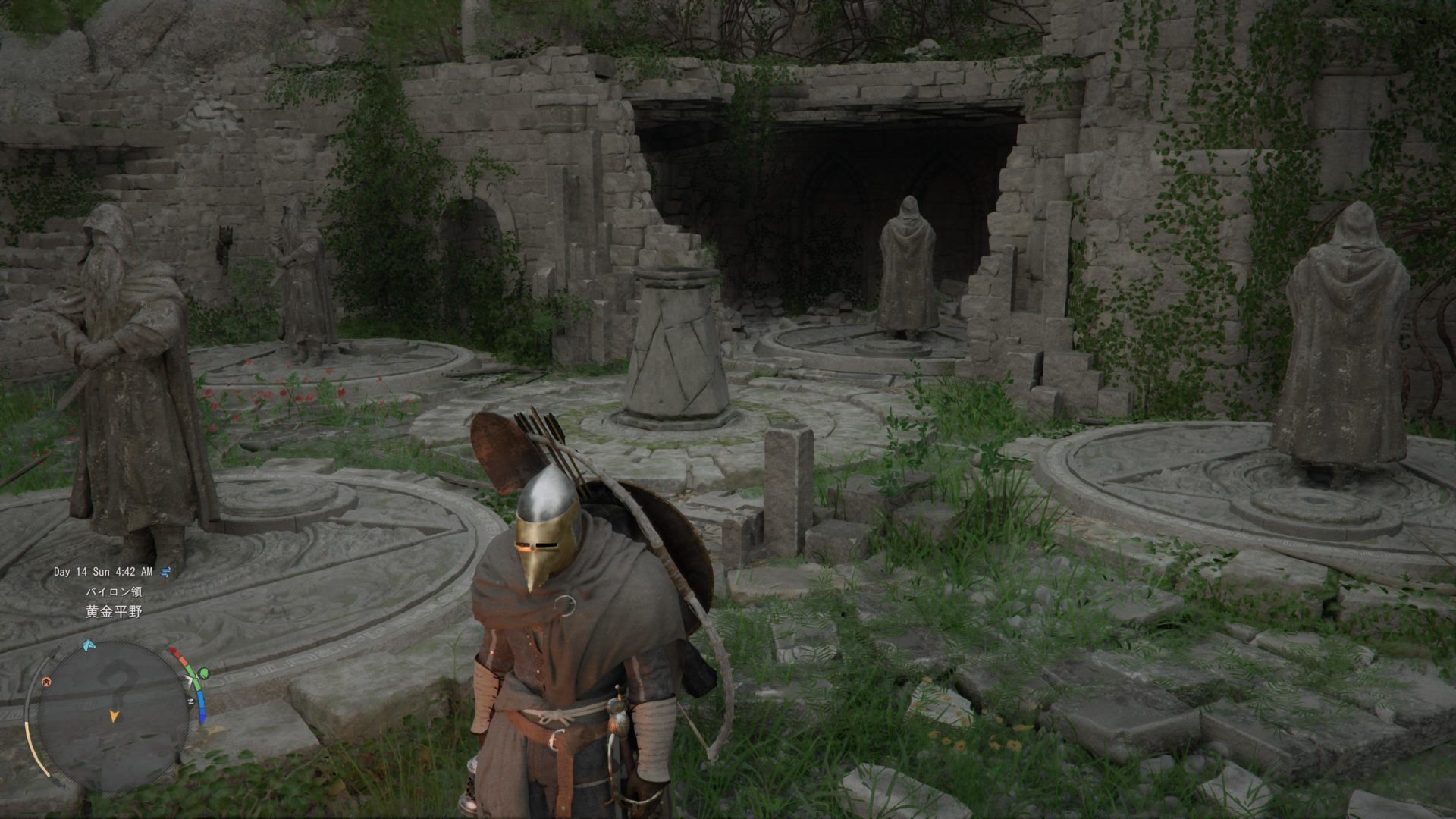Image resolution: width=1456 pixels, height=819 pixels.
Task: Select the green leaf marker beside minimap
Action: (202, 673)
